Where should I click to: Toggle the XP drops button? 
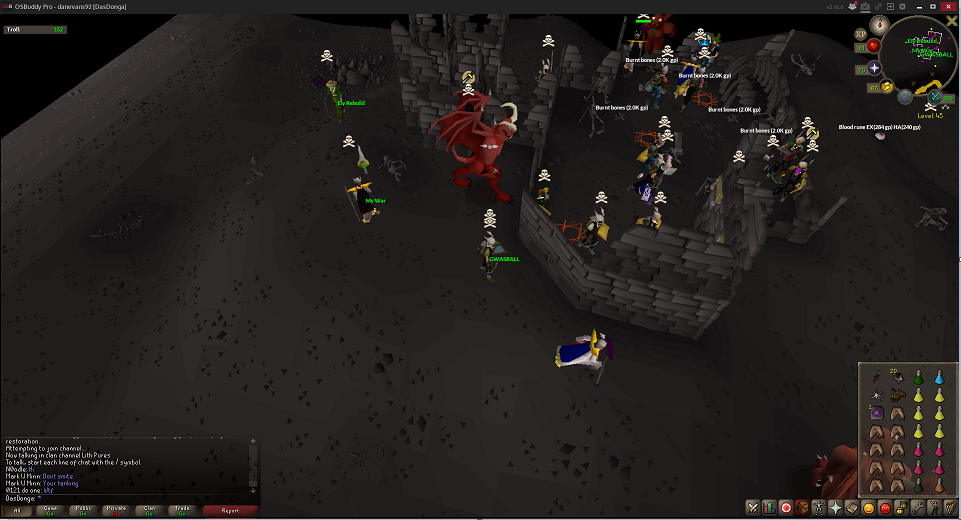pos(861,34)
